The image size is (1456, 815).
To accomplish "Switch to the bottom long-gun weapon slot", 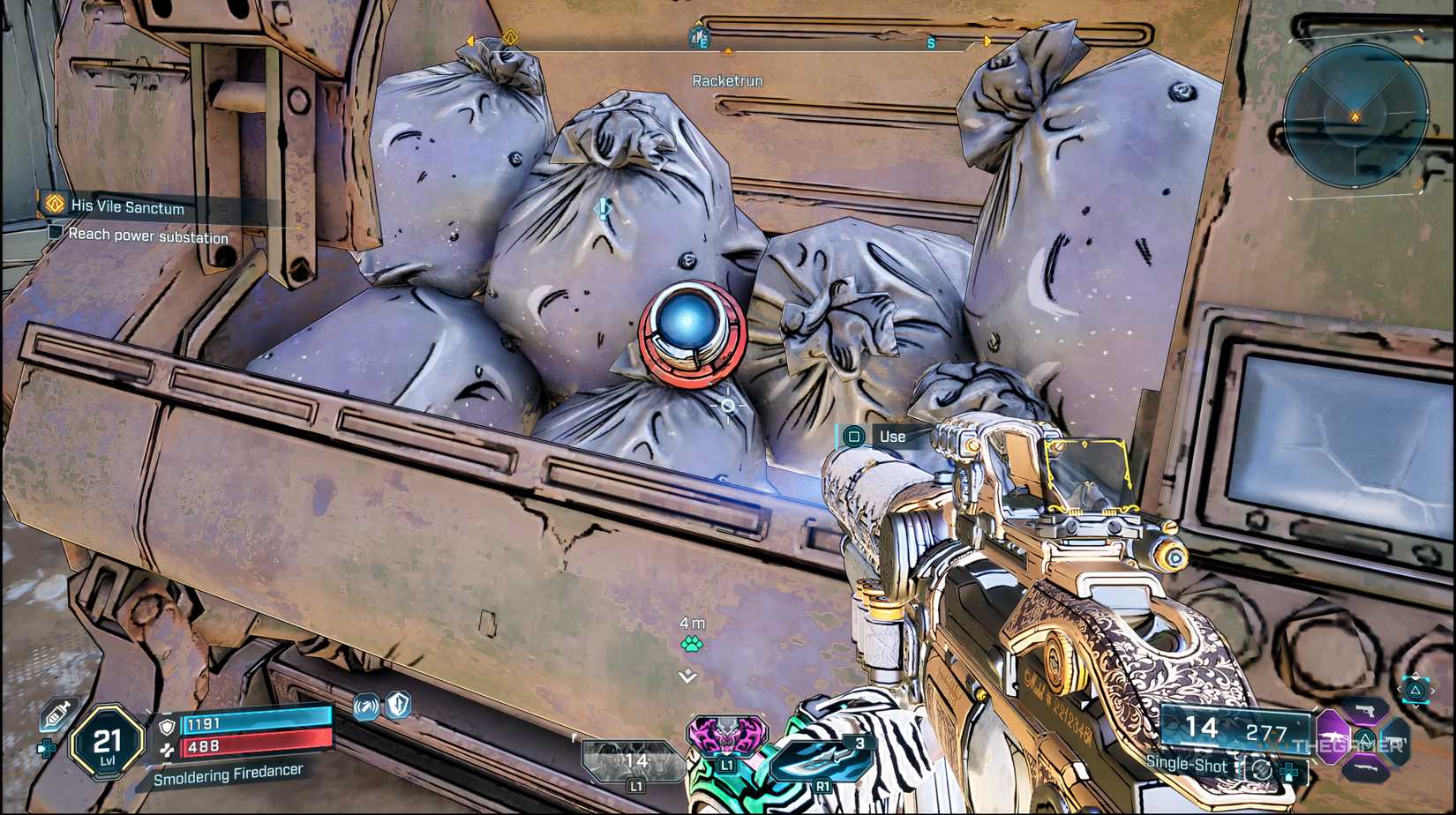I will coord(1365,768).
